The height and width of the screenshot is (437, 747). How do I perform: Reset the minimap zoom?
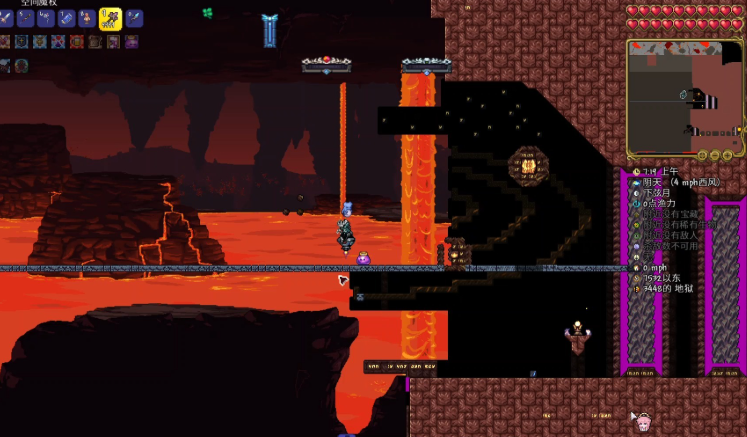coord(703,155)
